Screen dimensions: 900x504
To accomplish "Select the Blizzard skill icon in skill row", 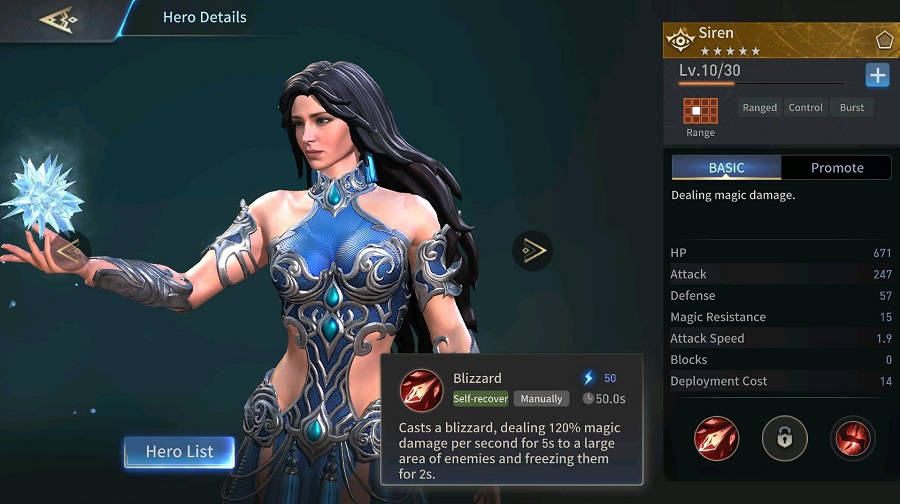I will click(x=717, y=437).
